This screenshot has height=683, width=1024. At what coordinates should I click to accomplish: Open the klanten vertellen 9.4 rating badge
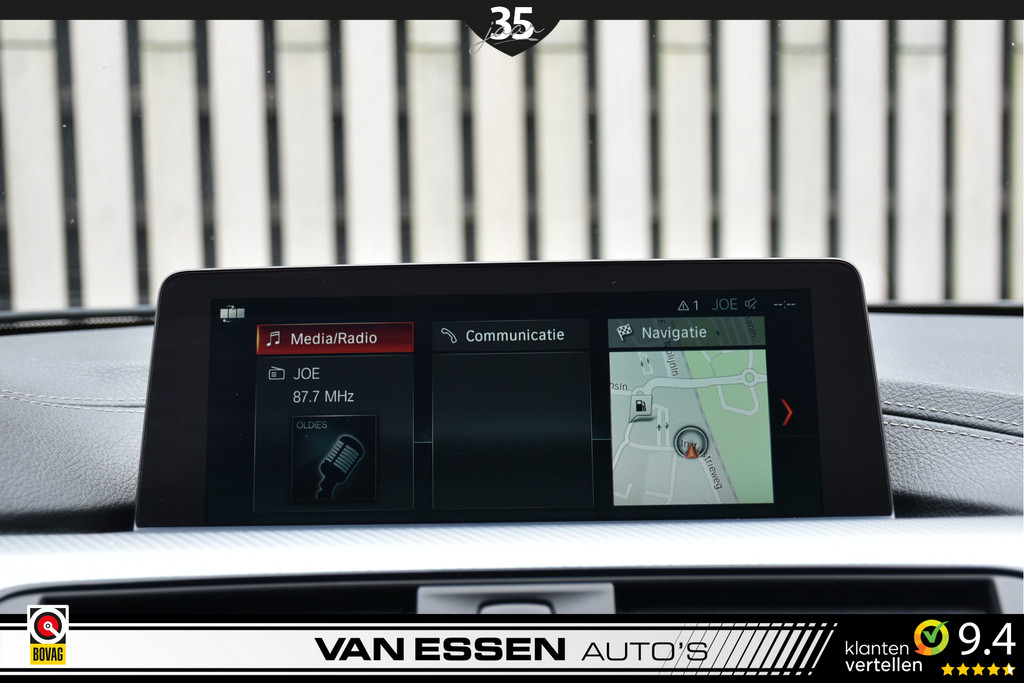click(929, 648)
